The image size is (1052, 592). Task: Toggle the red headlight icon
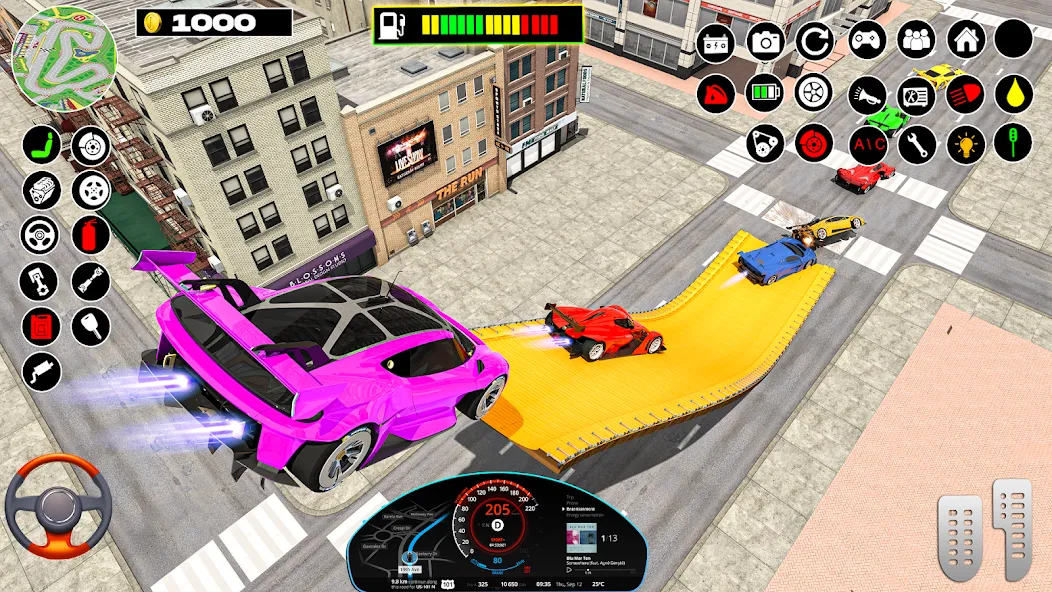tap(966, 94)
